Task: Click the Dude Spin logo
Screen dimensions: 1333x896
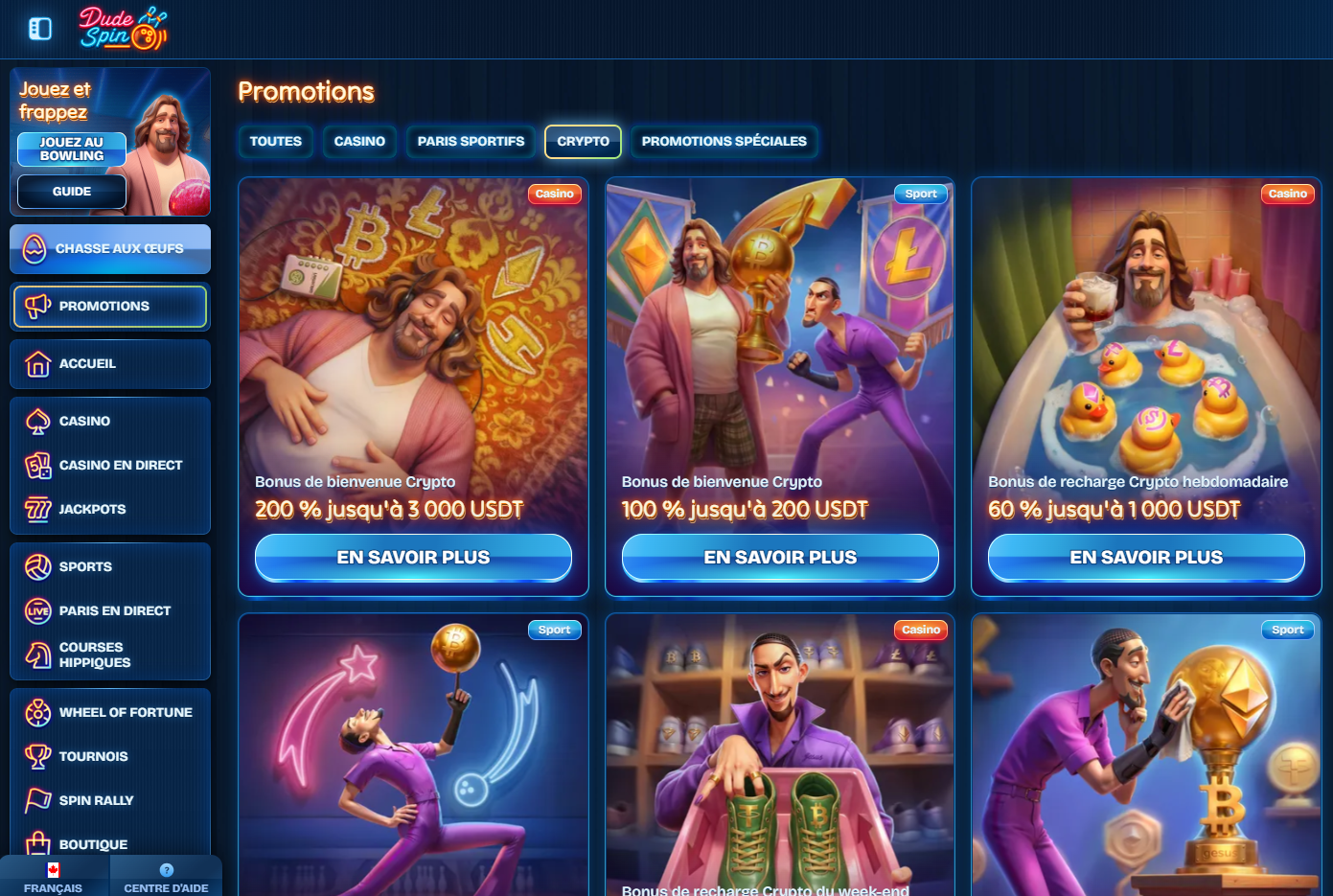Action: pos(123,29)
